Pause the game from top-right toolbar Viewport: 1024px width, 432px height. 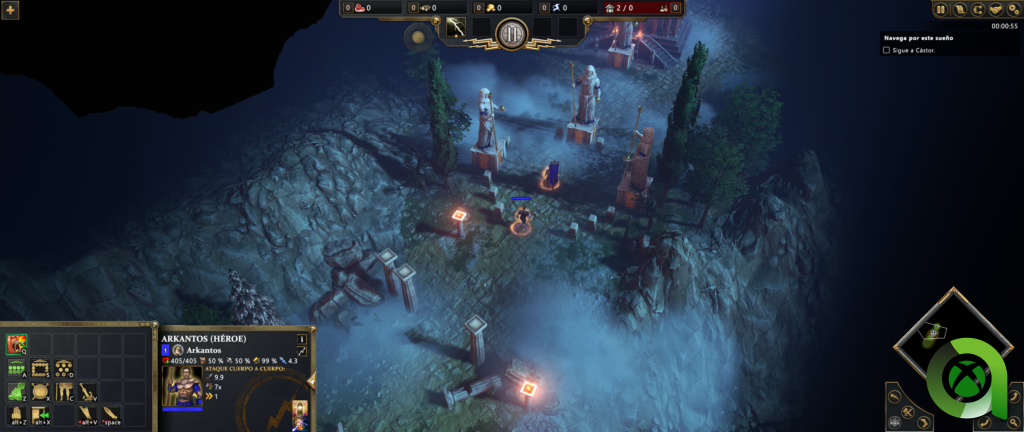pos(940,9)
